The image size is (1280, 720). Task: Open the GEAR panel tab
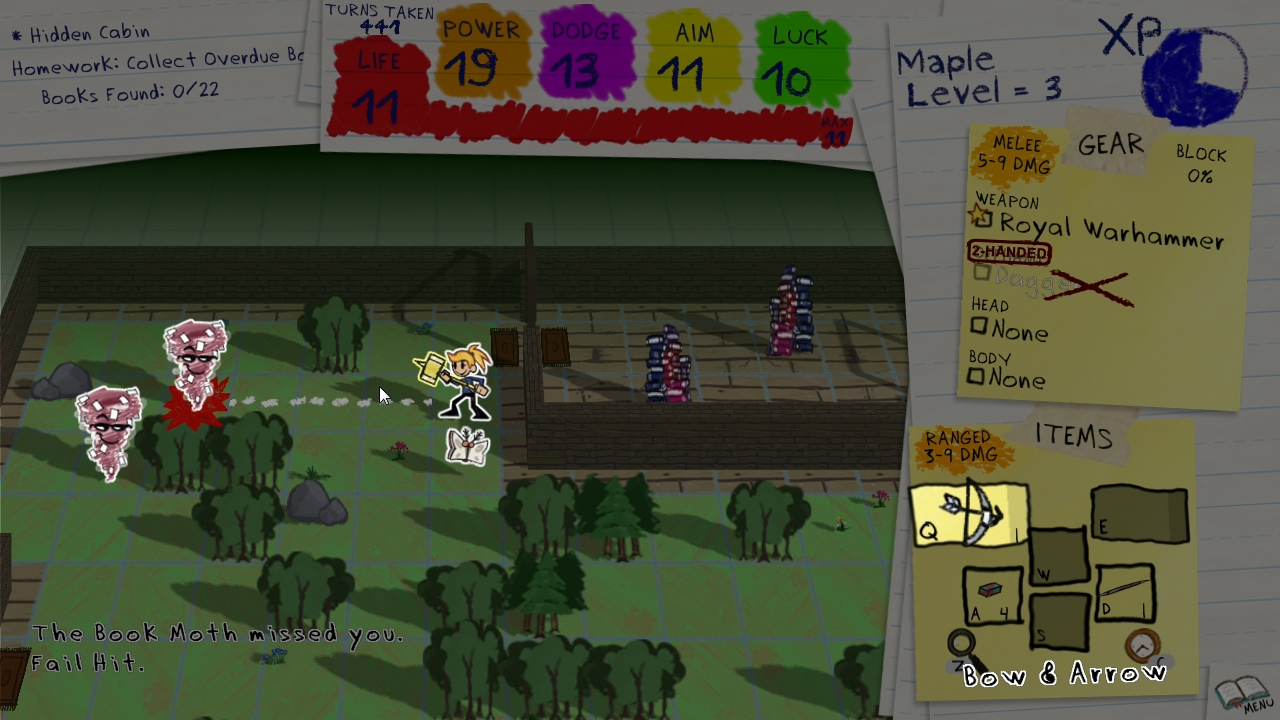(1110, 145)
